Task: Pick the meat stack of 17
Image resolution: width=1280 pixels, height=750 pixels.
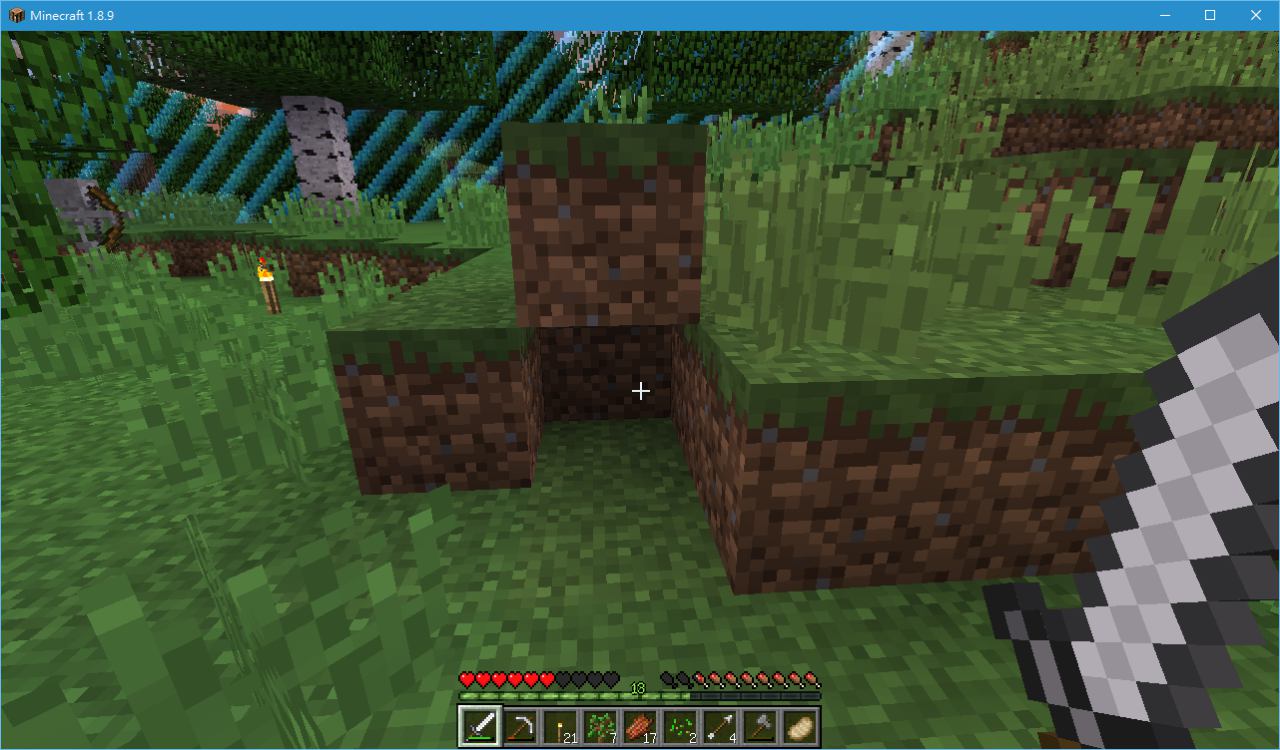Action: tap(640, 726)
